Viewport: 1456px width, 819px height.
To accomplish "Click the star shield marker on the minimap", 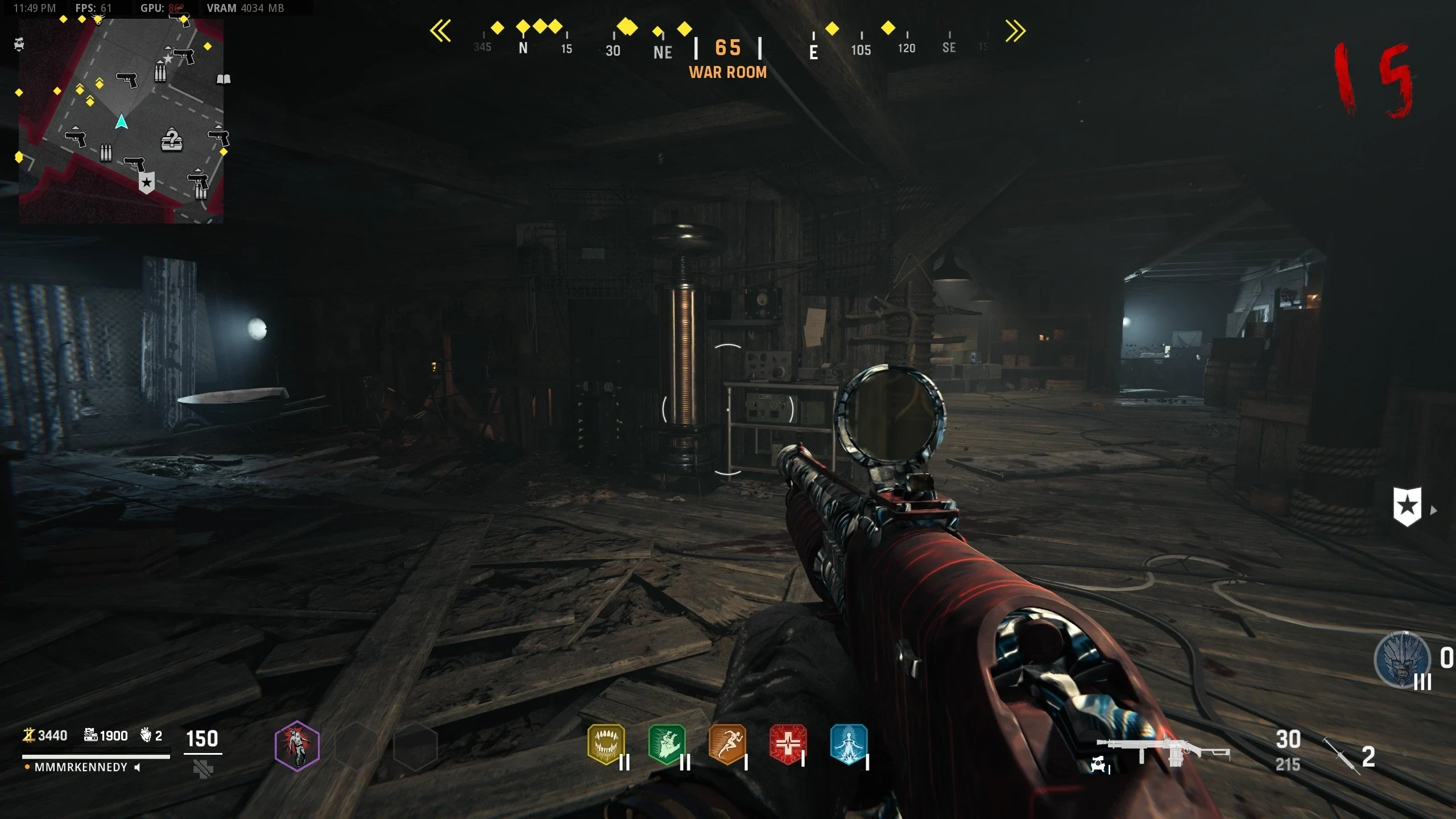I will coord(147,183).
